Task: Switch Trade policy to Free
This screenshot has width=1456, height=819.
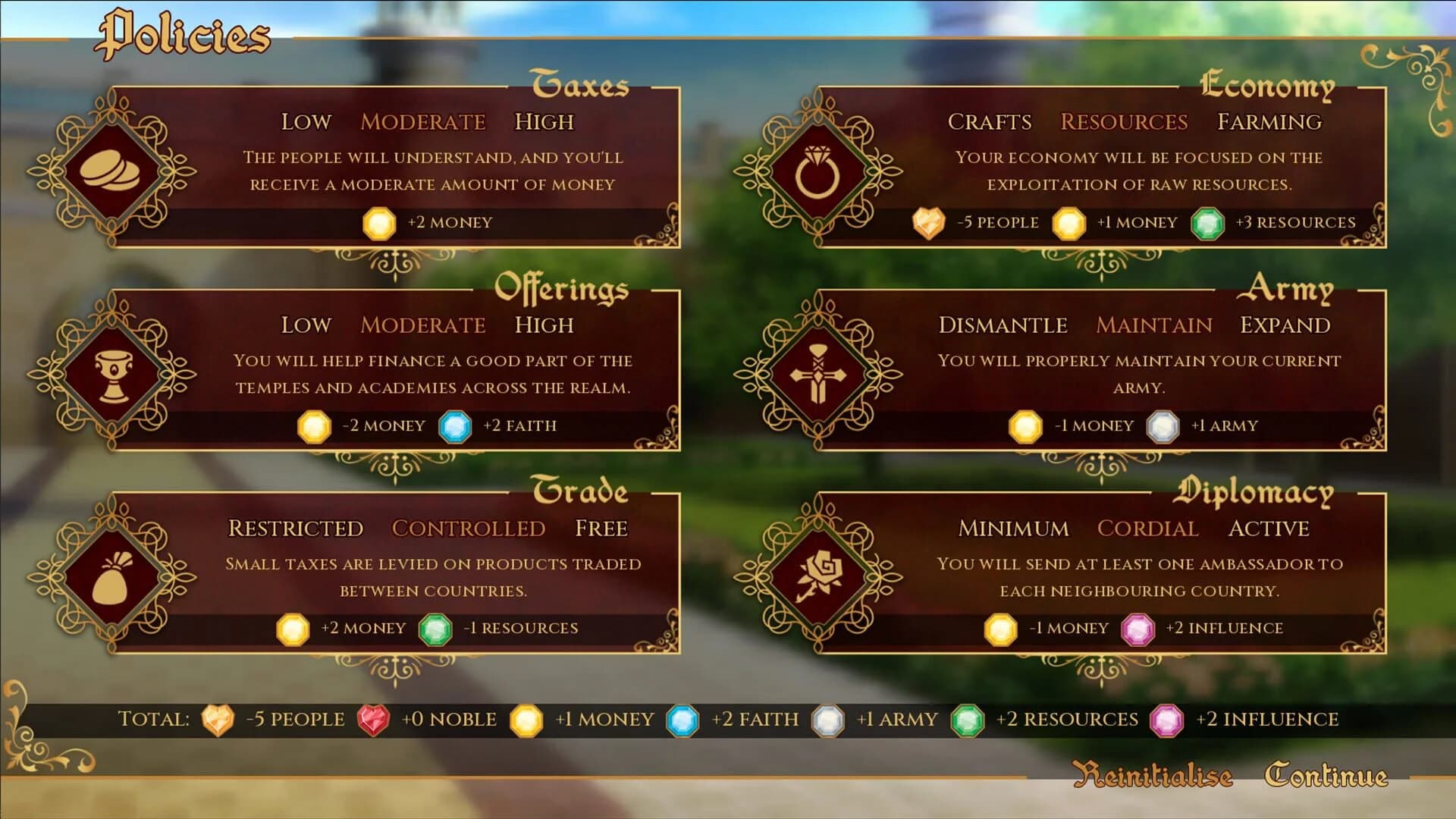Action: [602, 528]
